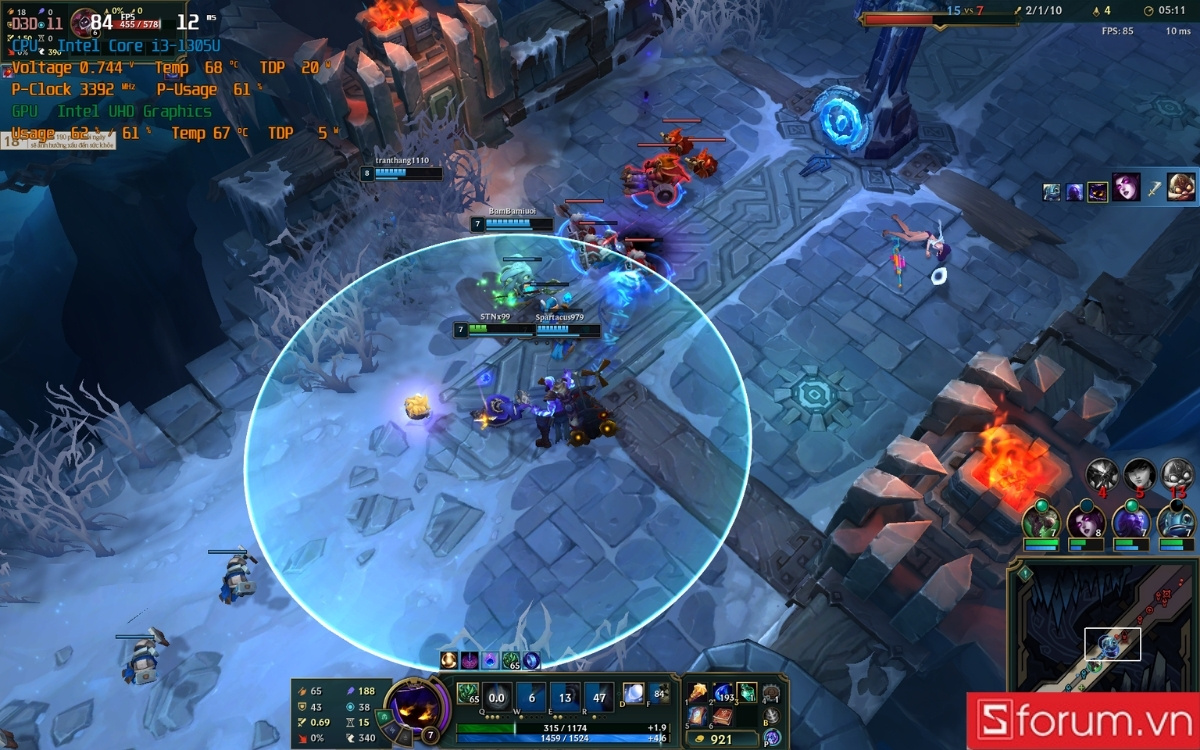The height and width of the screenshot is (750, 1200).
Task: Activate the trinket in slot 4
Action: point(771,693)
